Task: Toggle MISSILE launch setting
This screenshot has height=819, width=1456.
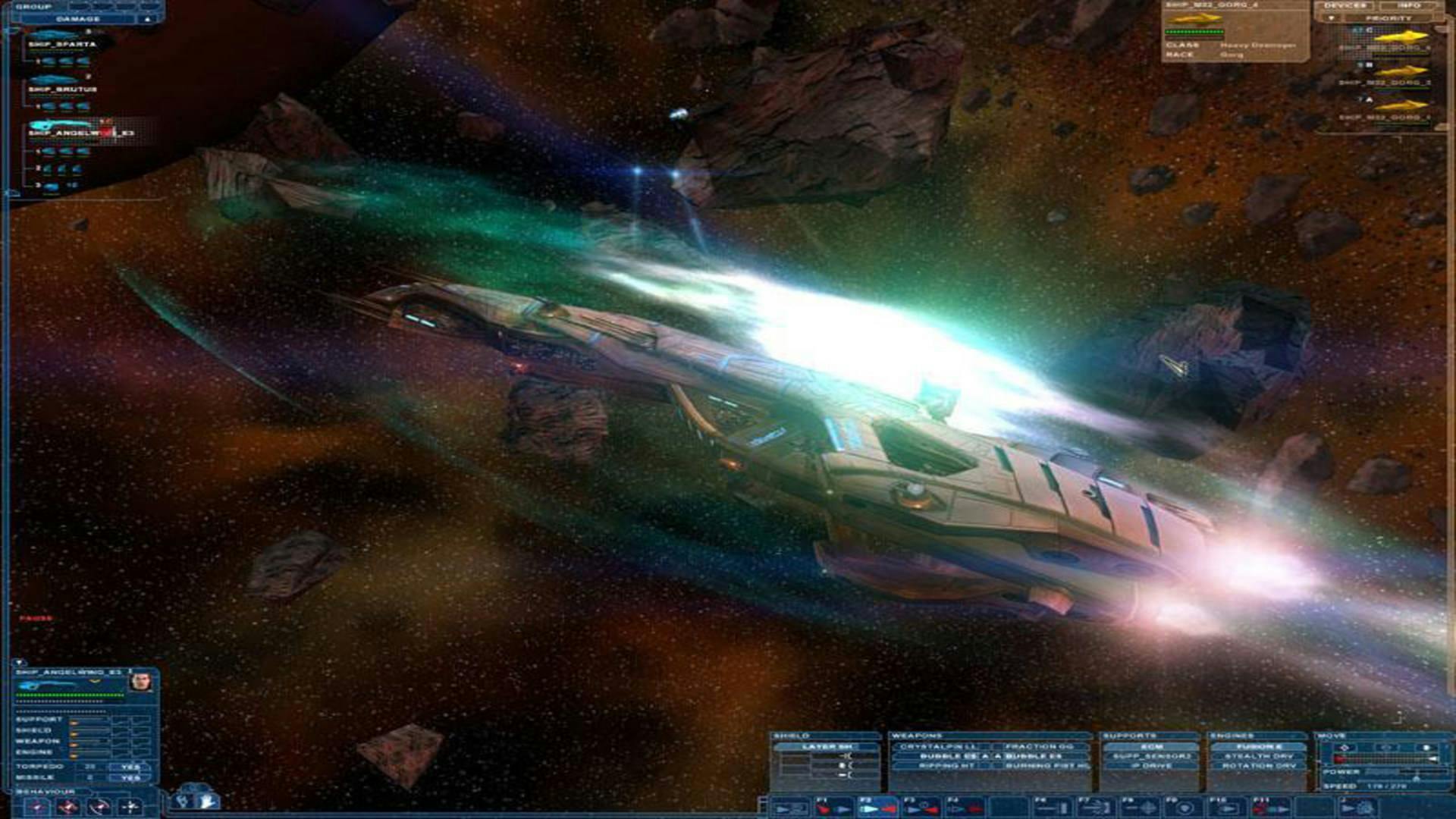Action: tap(130, 778)
